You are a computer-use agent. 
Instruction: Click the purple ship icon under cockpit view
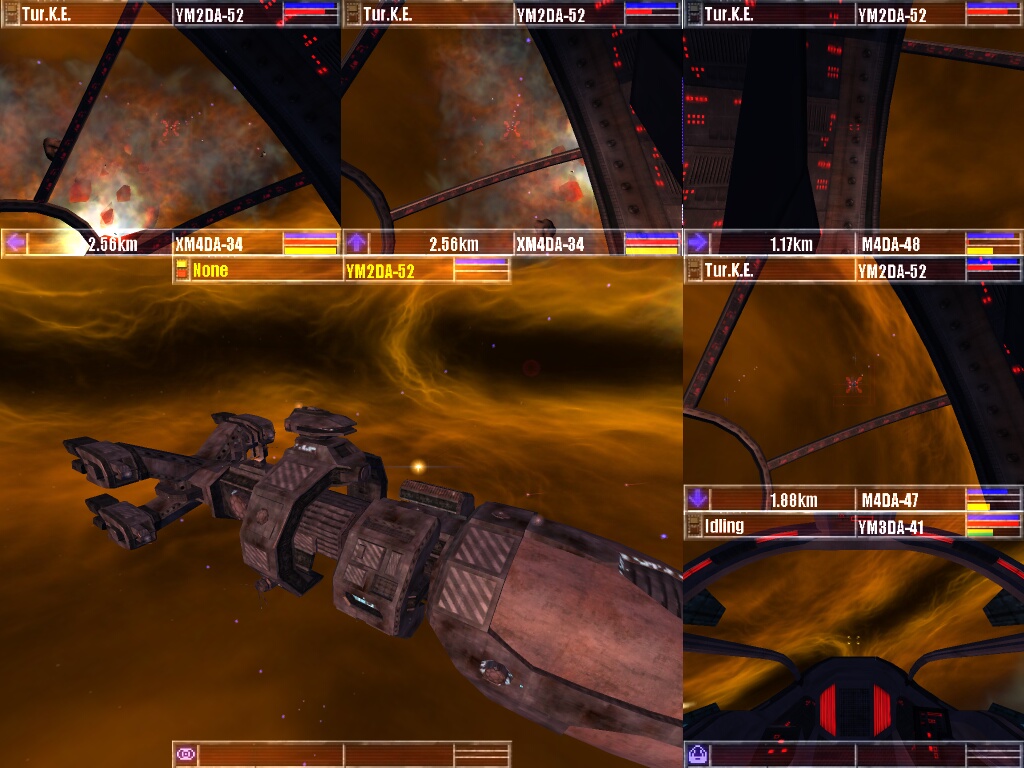coord(697,754)
